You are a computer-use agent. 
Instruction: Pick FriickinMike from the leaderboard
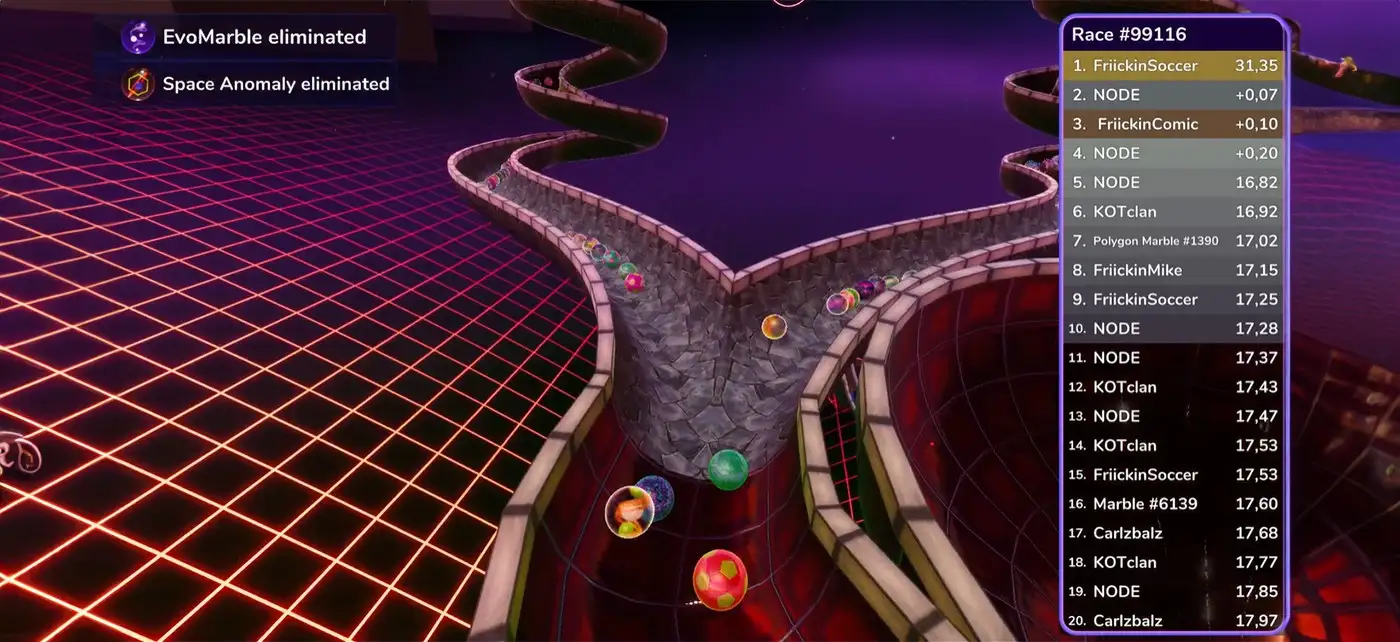pos(1172,270)
